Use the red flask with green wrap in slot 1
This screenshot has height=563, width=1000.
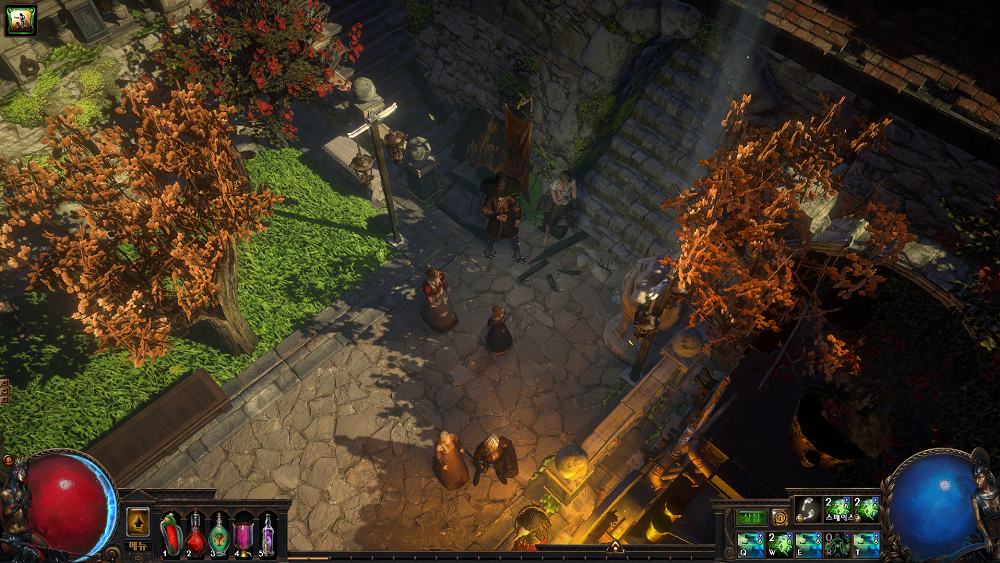coord(171,533)
